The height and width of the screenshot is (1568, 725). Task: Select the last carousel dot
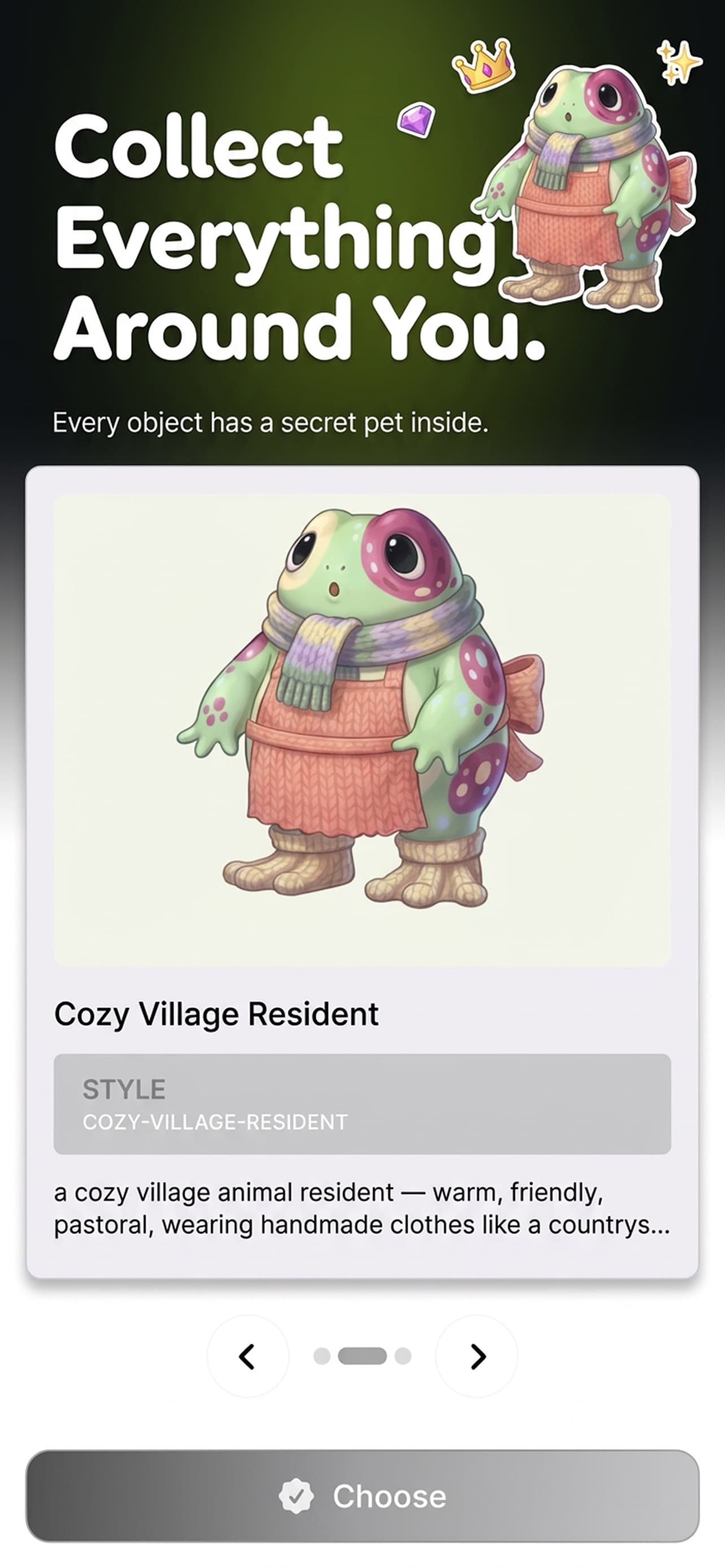403,1357
